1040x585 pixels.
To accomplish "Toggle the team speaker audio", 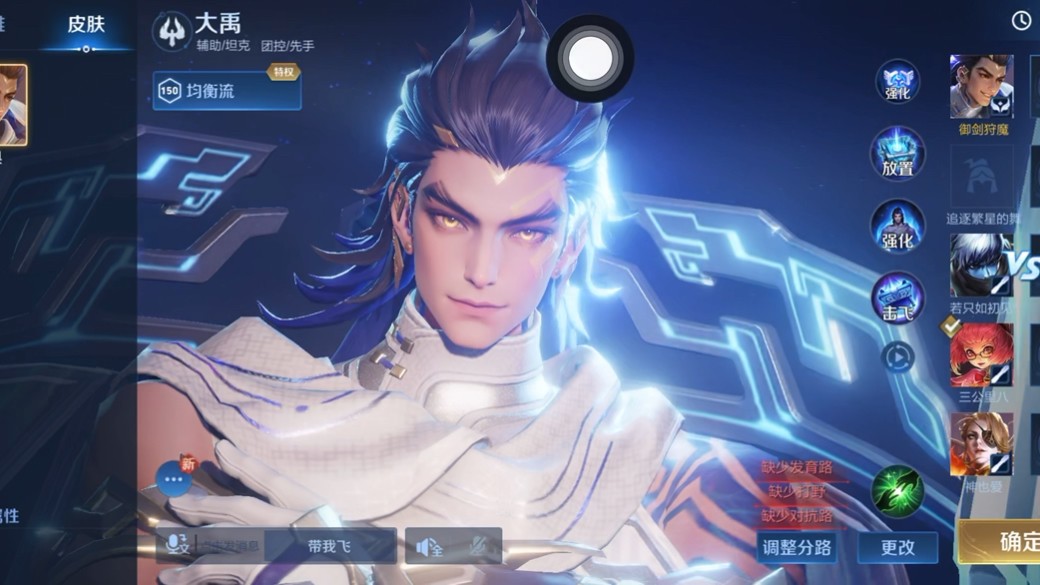I will coord(430,546).
